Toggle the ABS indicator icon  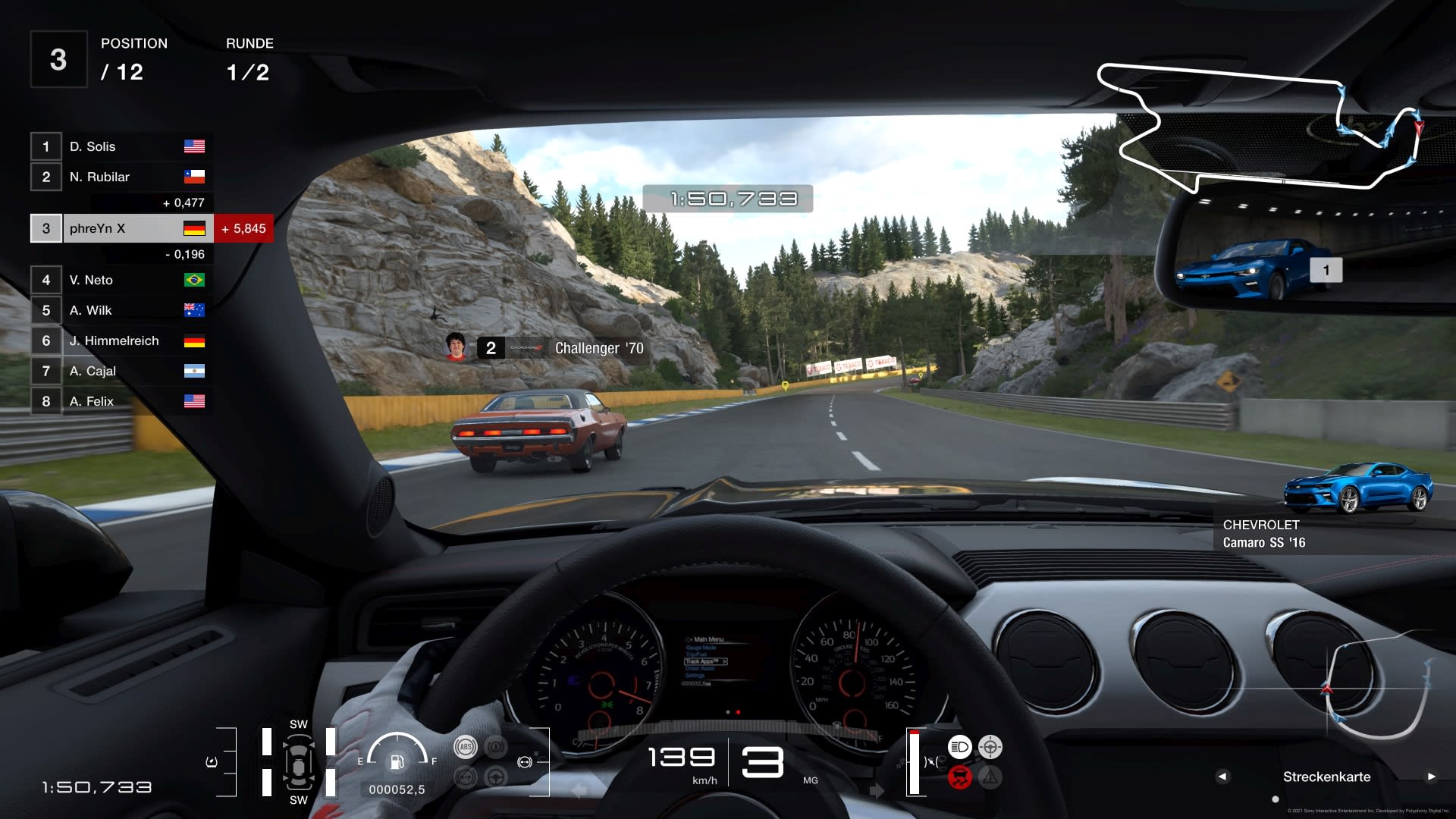465,747
